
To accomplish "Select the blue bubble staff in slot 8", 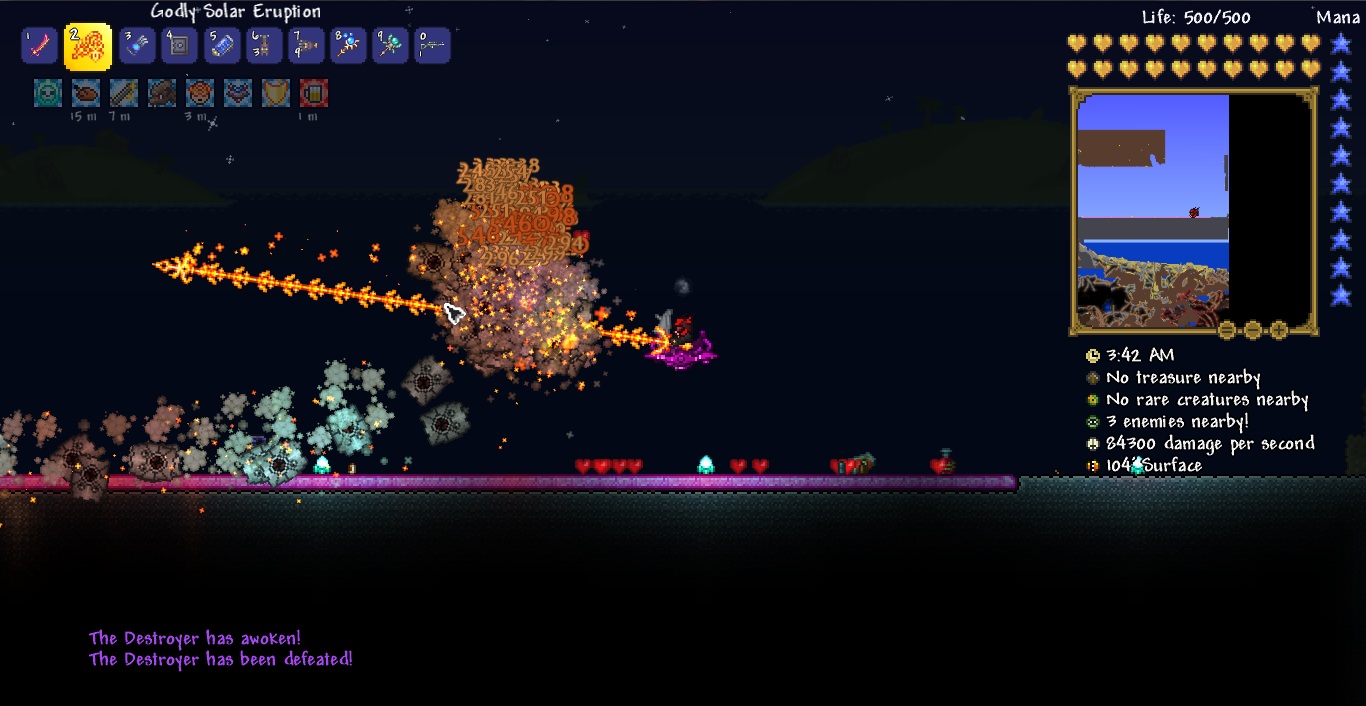I will (348, 46).
